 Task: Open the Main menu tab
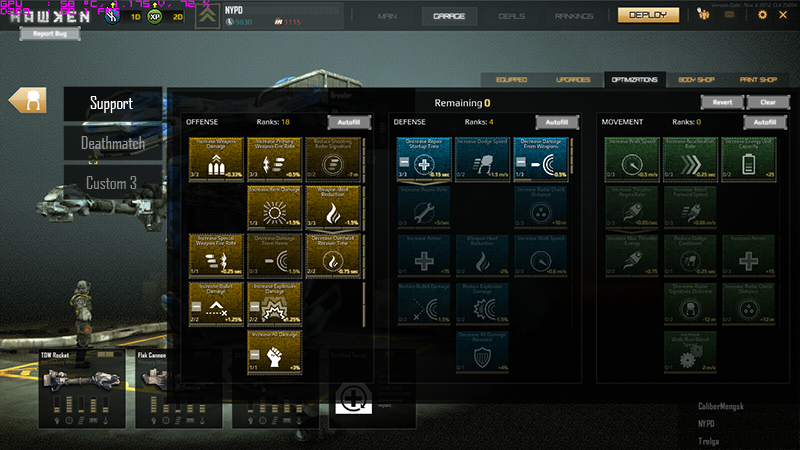click(x=391, y=16)
